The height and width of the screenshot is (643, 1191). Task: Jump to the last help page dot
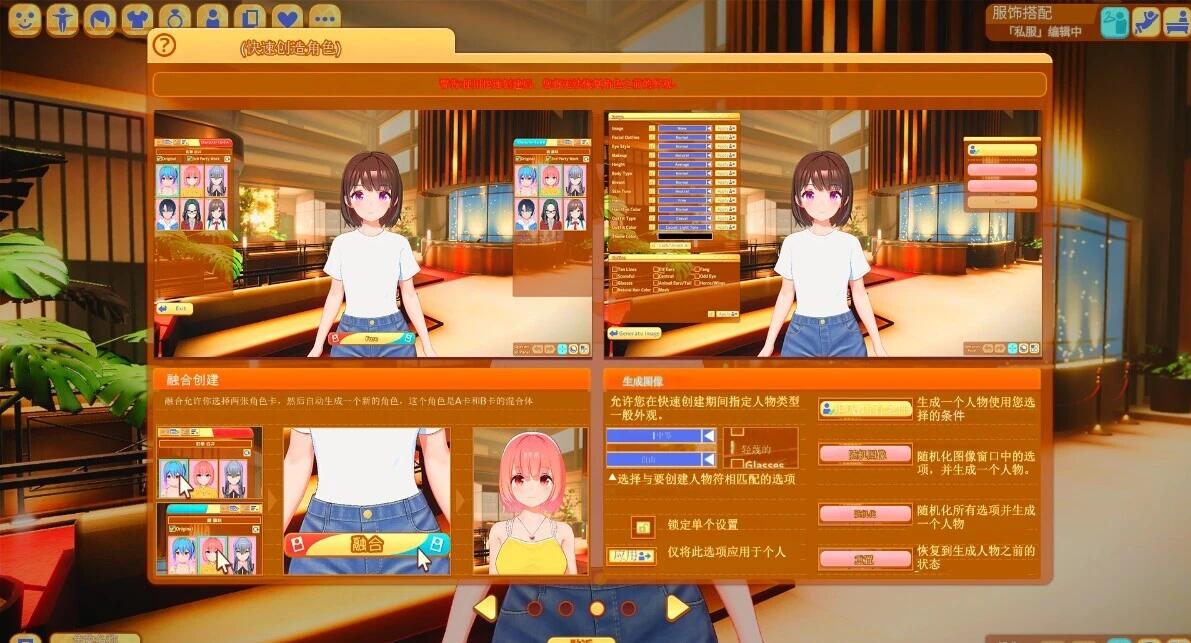coord(628,608)
